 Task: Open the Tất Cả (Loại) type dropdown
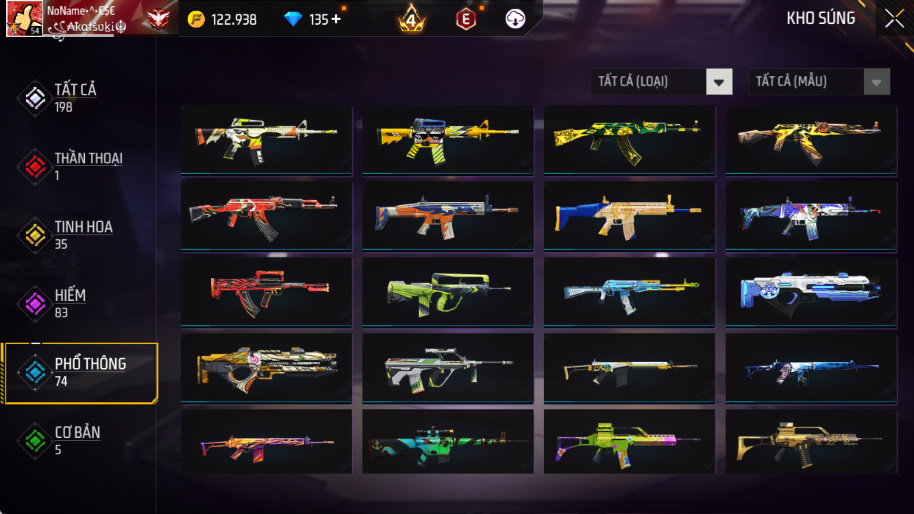click(661, 81)
